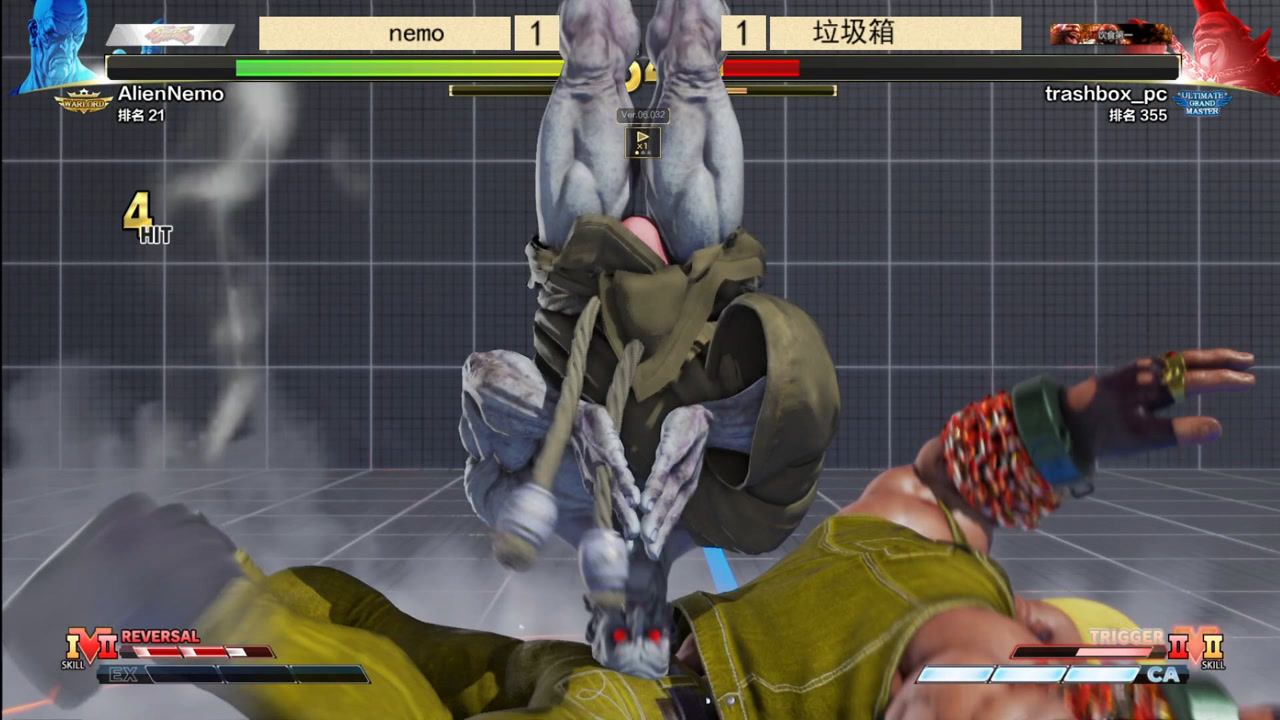Click the Warlord rank badge
Viewport: 1280px width, 720px height.
(83, 101)
